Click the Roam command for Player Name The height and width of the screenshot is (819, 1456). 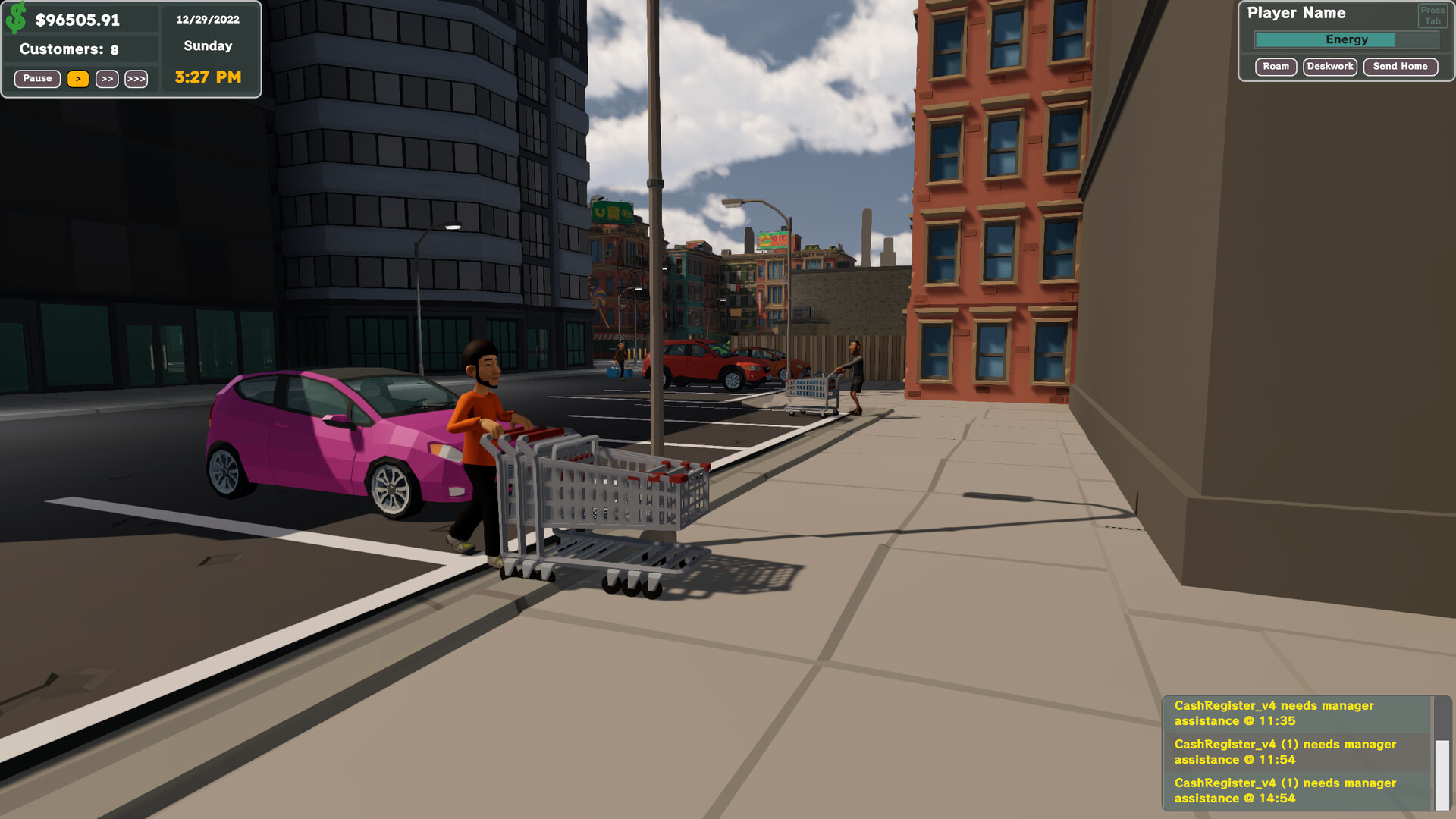click(x=1276, y=67)
